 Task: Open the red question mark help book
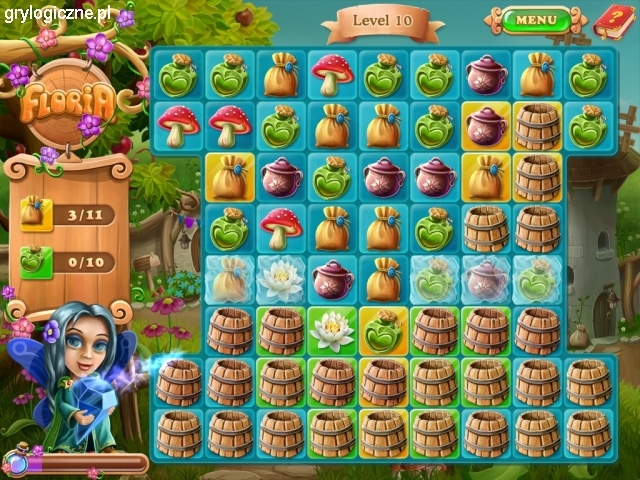(x=610, y=19)
